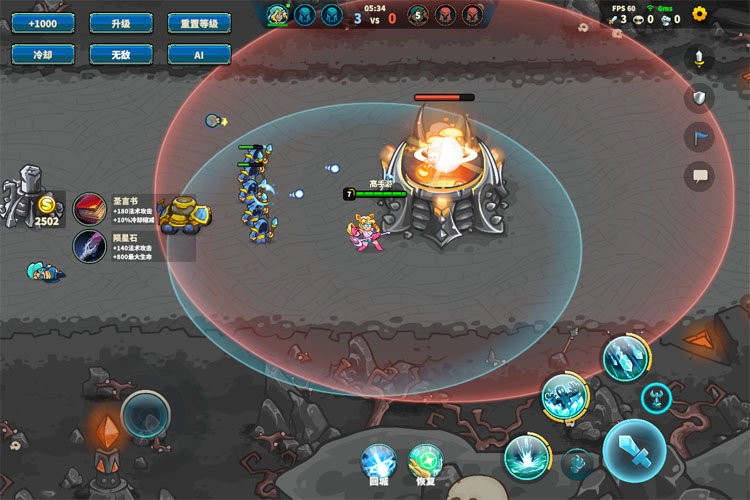This screenshot has height=500, width=750.
Task: Open the shop via the gold coin
Action: (x=46, y=205)
